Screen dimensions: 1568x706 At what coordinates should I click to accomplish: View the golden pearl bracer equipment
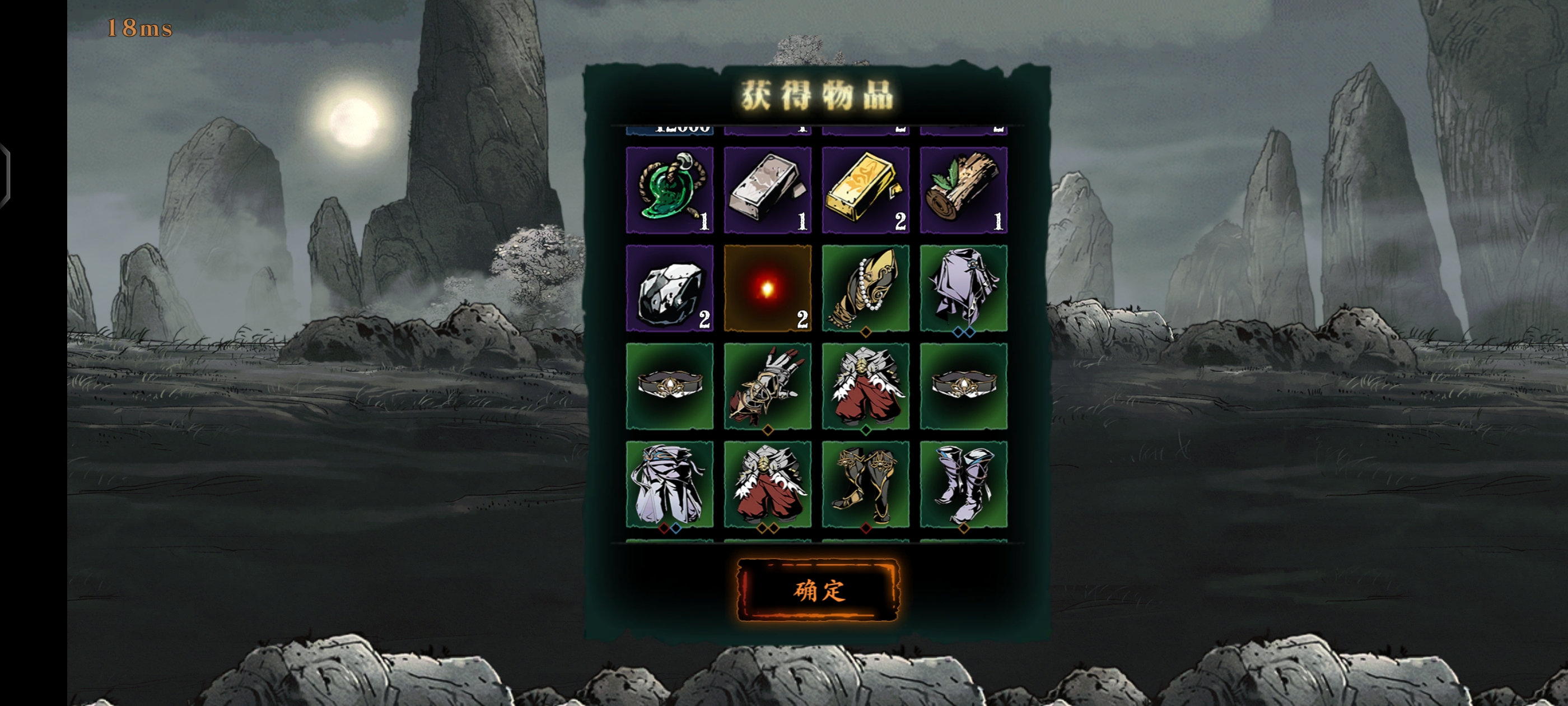[x=866, y=288]
